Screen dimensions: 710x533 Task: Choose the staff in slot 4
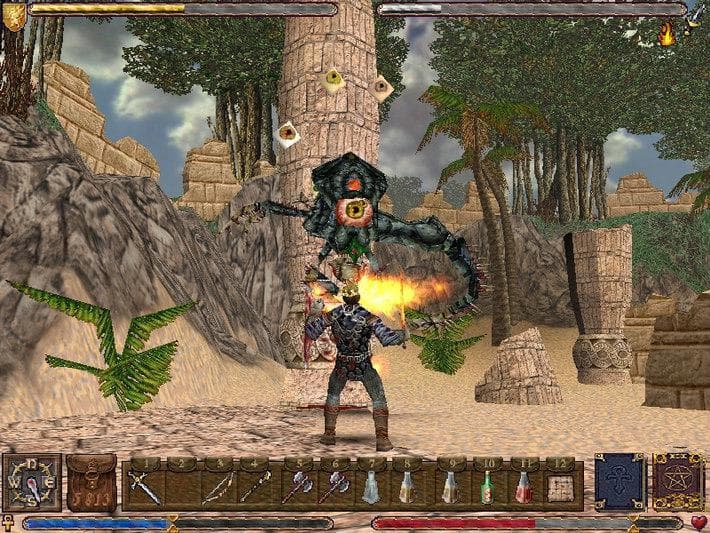coord(254,487)
